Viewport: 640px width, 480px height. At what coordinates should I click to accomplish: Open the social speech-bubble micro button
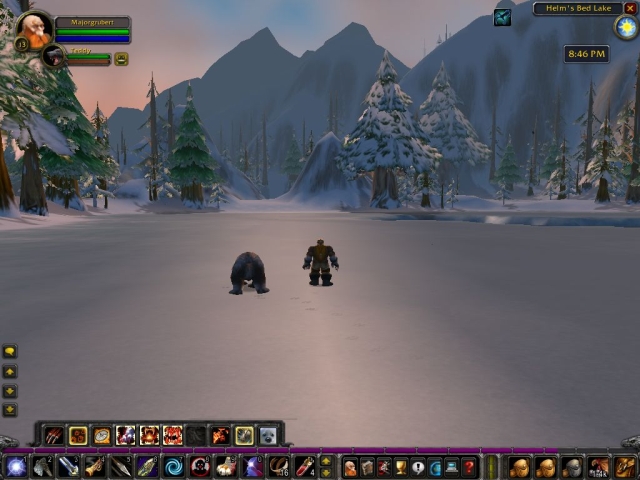pyautogui.click(x=418, y=467)
